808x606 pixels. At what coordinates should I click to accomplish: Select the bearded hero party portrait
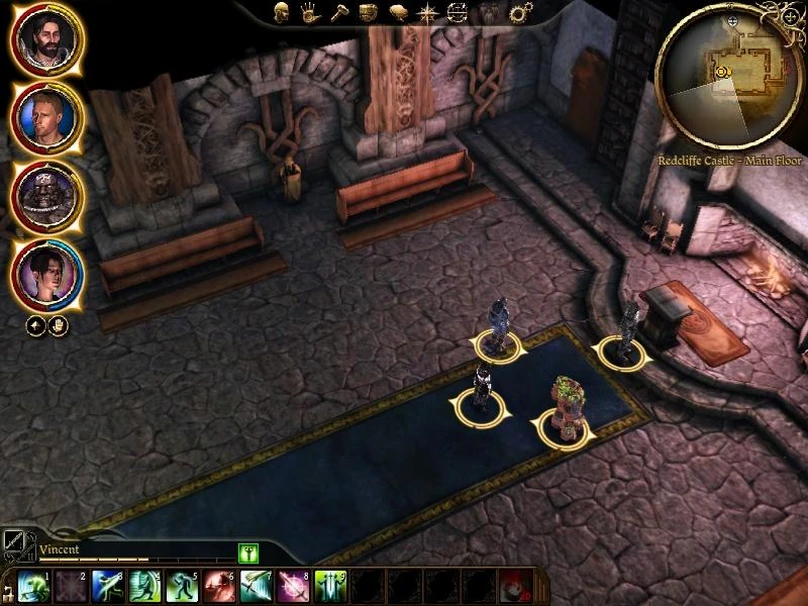coord(47,40)
